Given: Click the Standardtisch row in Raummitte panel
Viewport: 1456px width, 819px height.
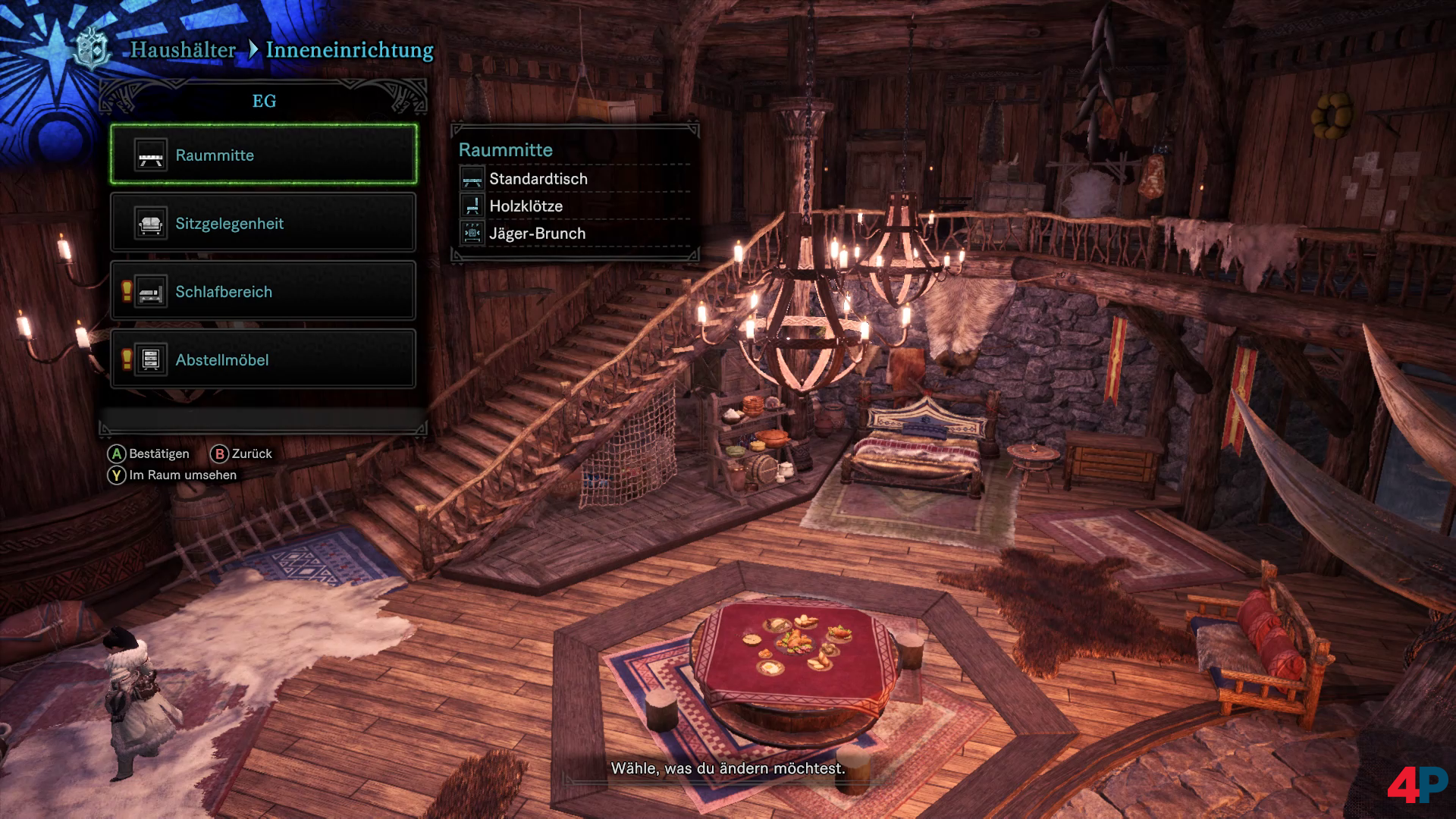Looking at the screenshot, I should (x=574, y=179).
